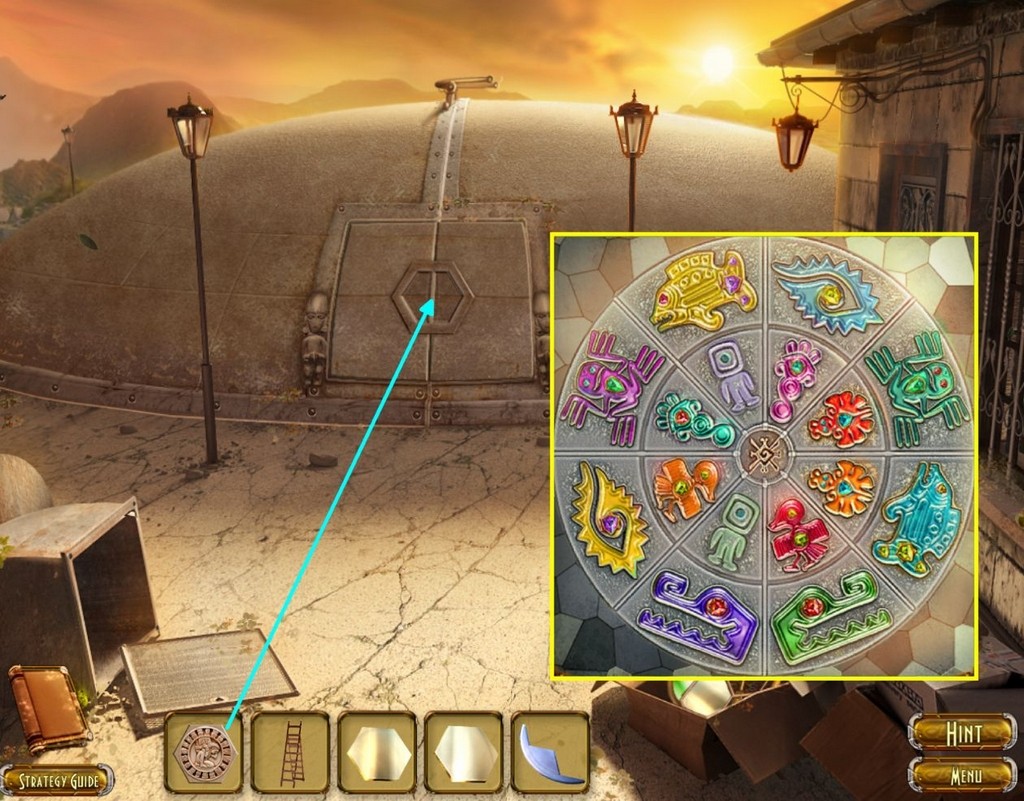Image resolution: width=1024 pixels, height=801 pixels.
Task: Open the Strategy Guide
Action: point(56,780)
